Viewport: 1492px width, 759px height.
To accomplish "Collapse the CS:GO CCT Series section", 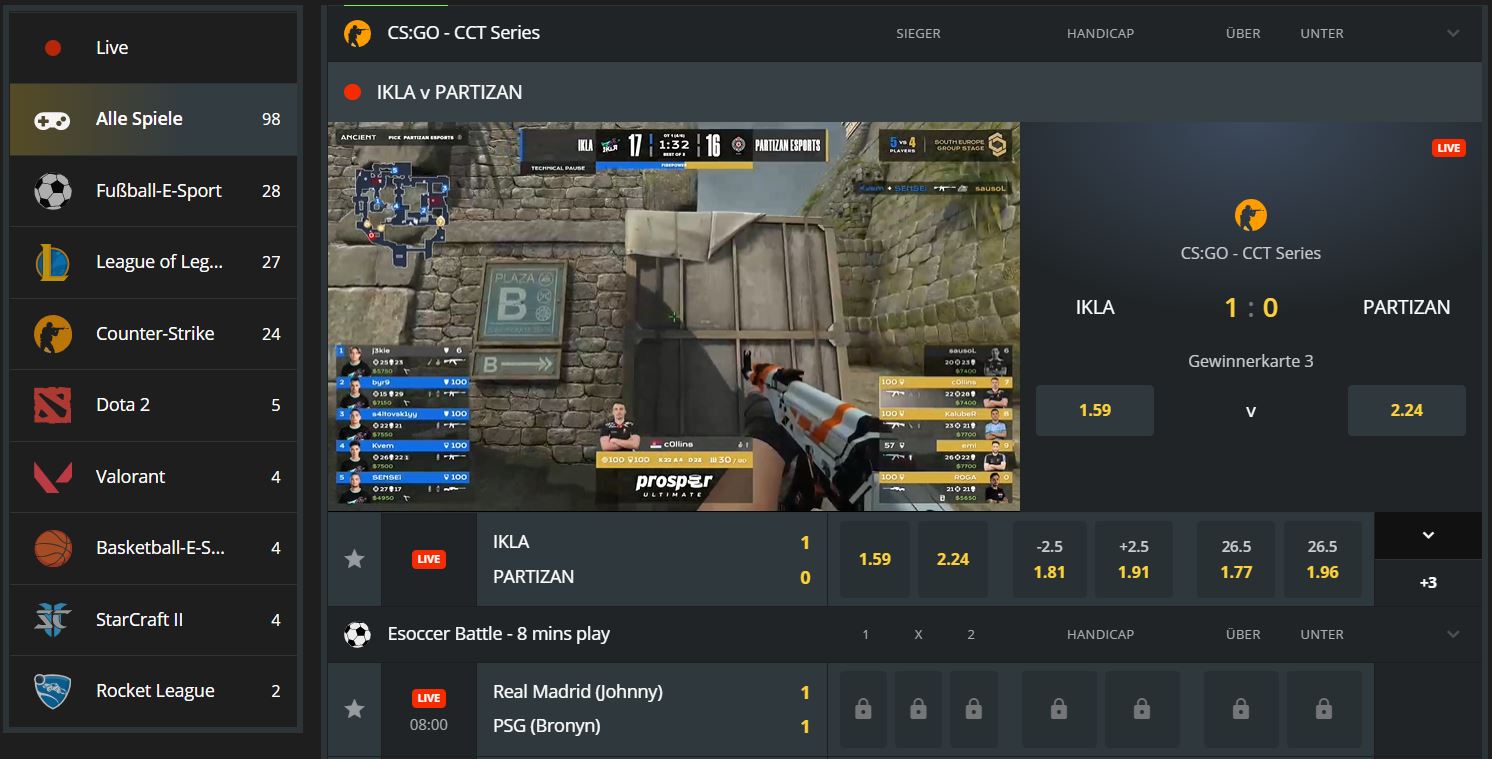I will 1452,32.
